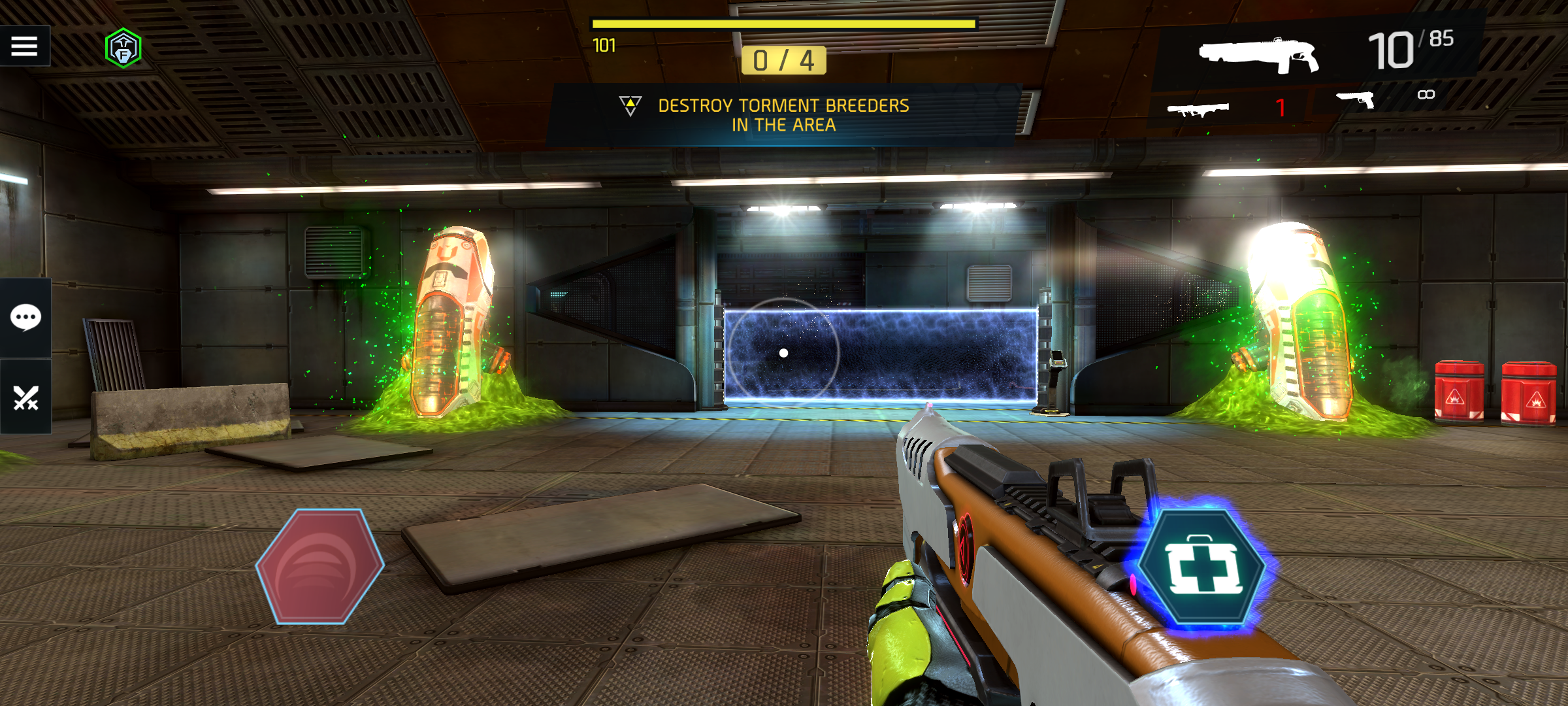Open the hamburger menu

tap(24, 46)
